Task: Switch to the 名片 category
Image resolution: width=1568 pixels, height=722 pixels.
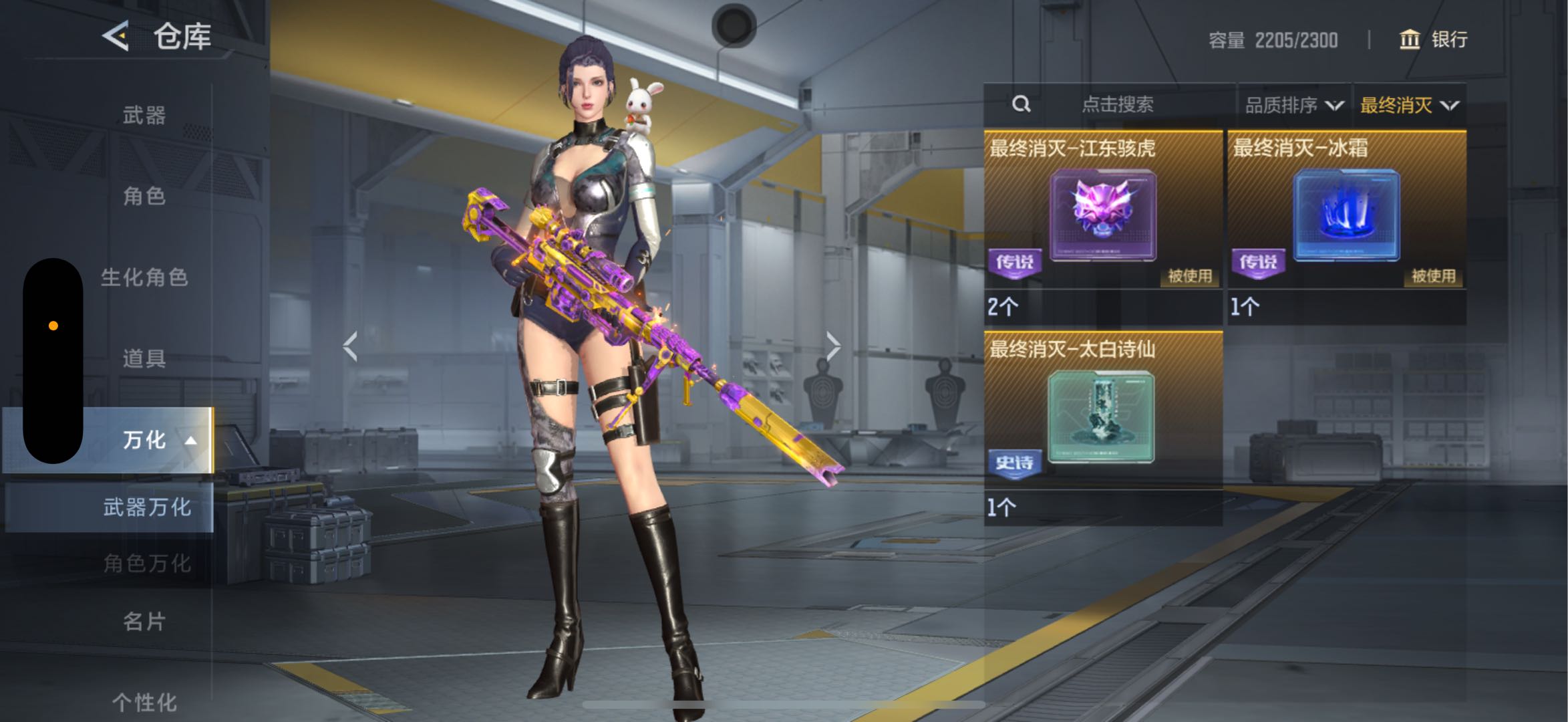Action: tap(144, 622)
